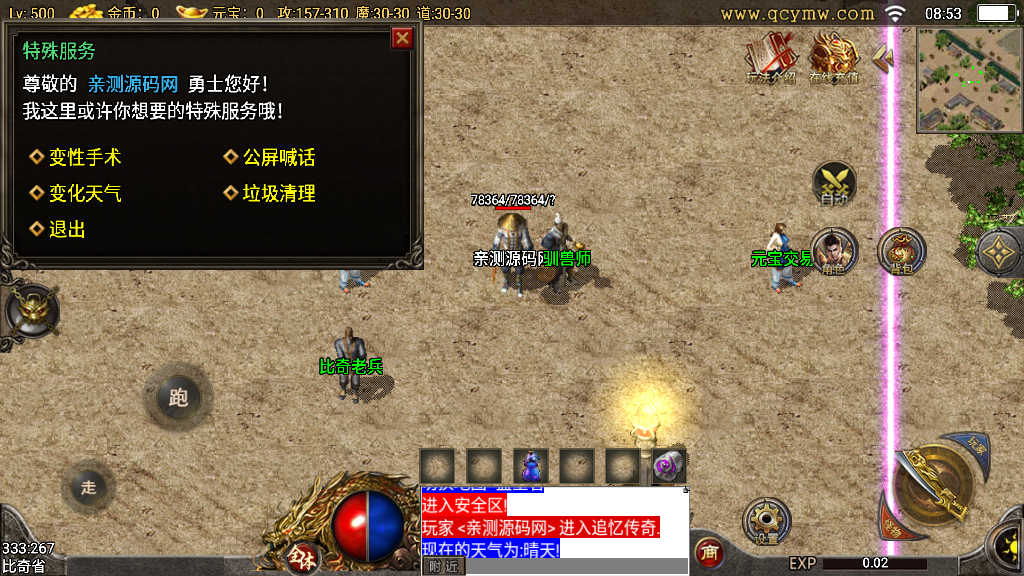1024x576 pixels.
Task: Switch chat channel with the 附近 tab
Action: tap(443, 566)
